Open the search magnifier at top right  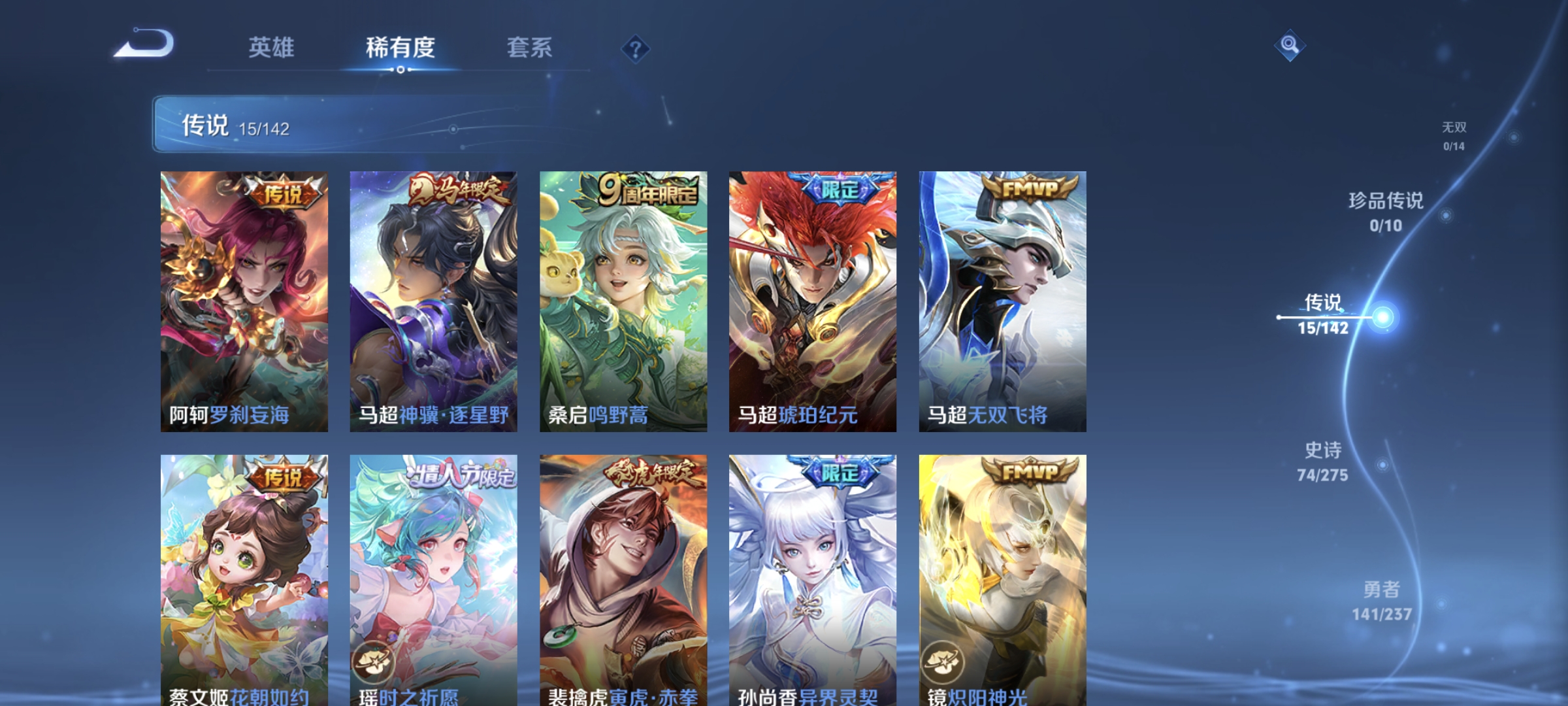(x=1289, y=44)
